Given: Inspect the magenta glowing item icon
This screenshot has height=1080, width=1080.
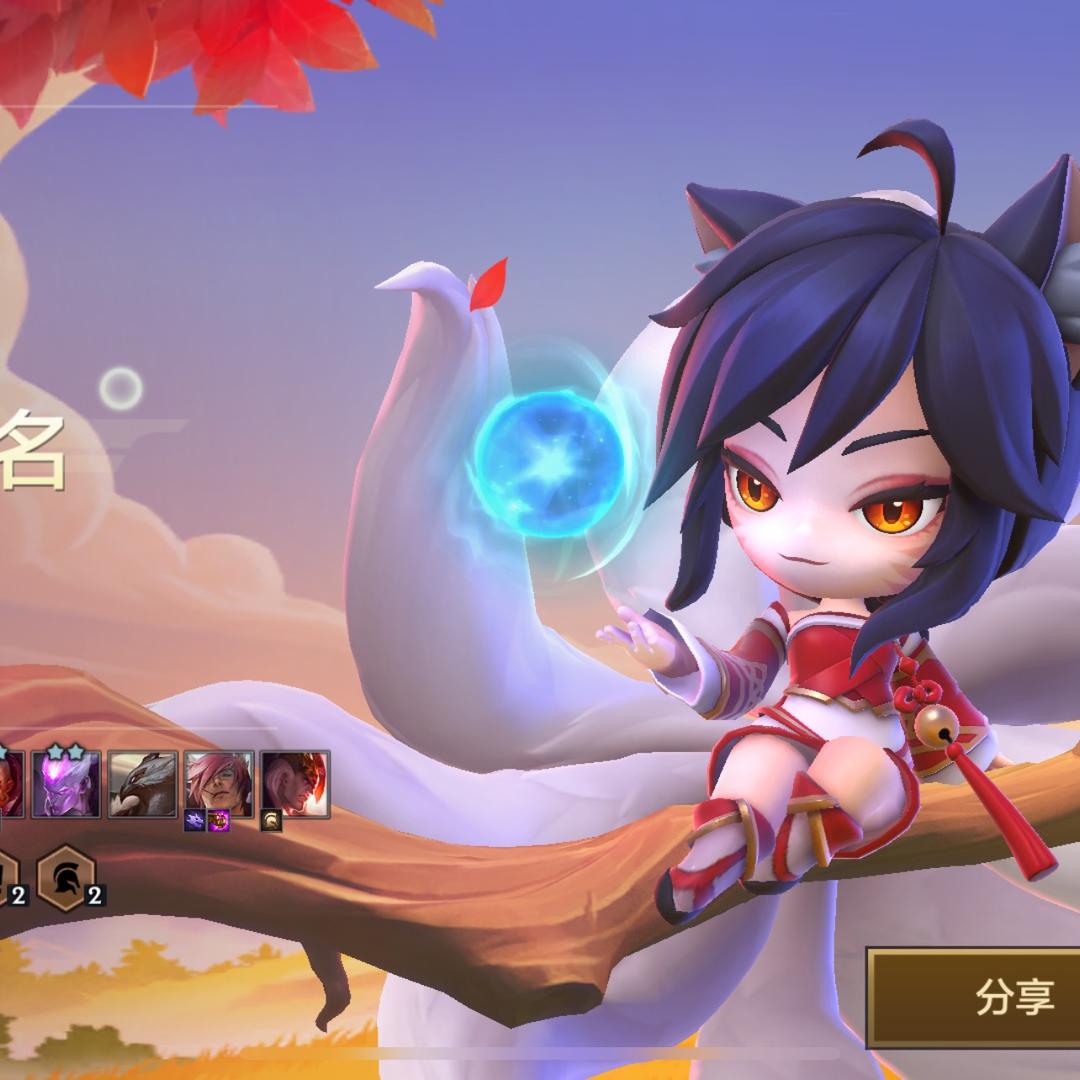Looking at the screenshot, I should click(218, 821).
